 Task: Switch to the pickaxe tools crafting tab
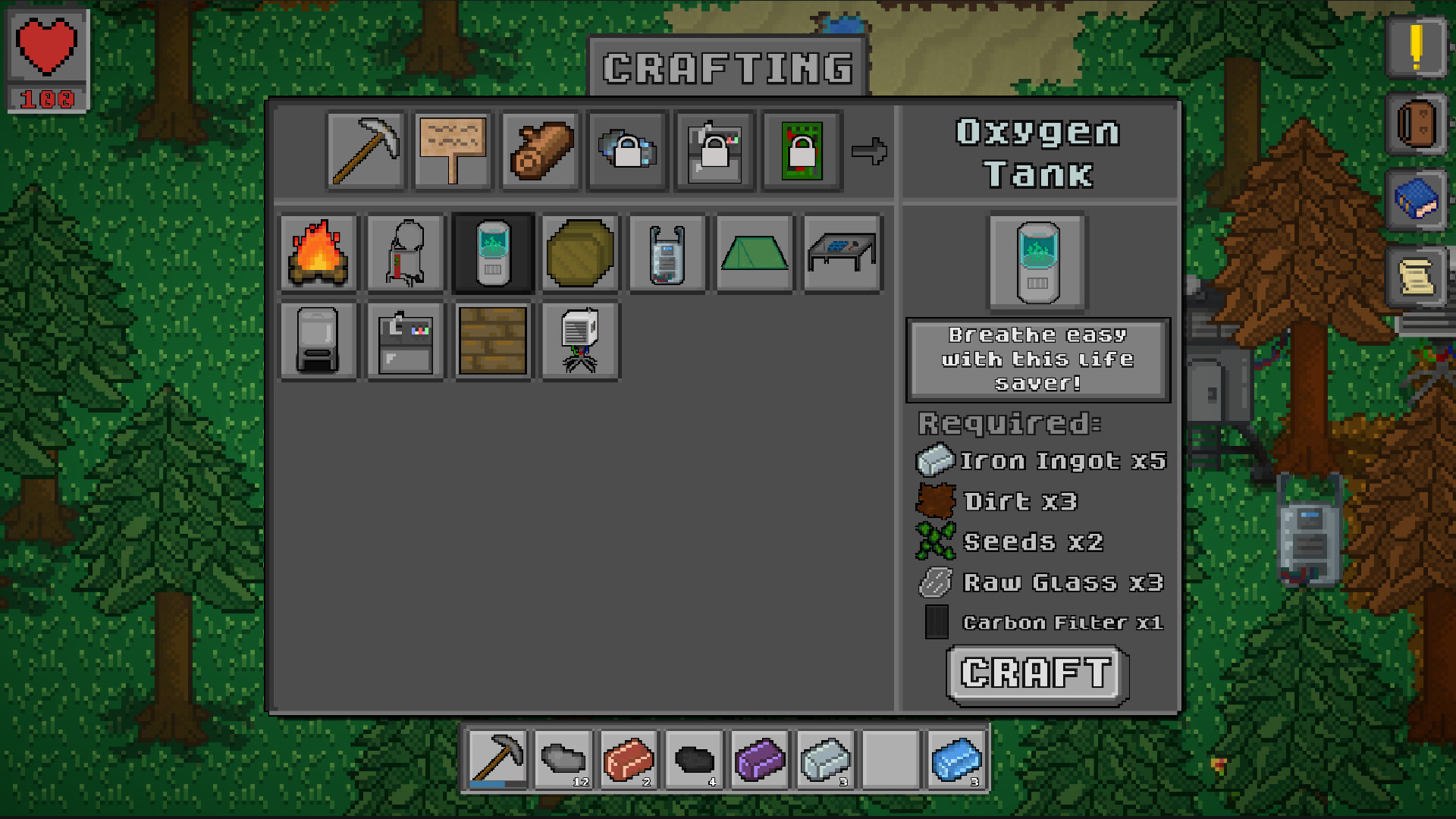[x=365, y=151]
